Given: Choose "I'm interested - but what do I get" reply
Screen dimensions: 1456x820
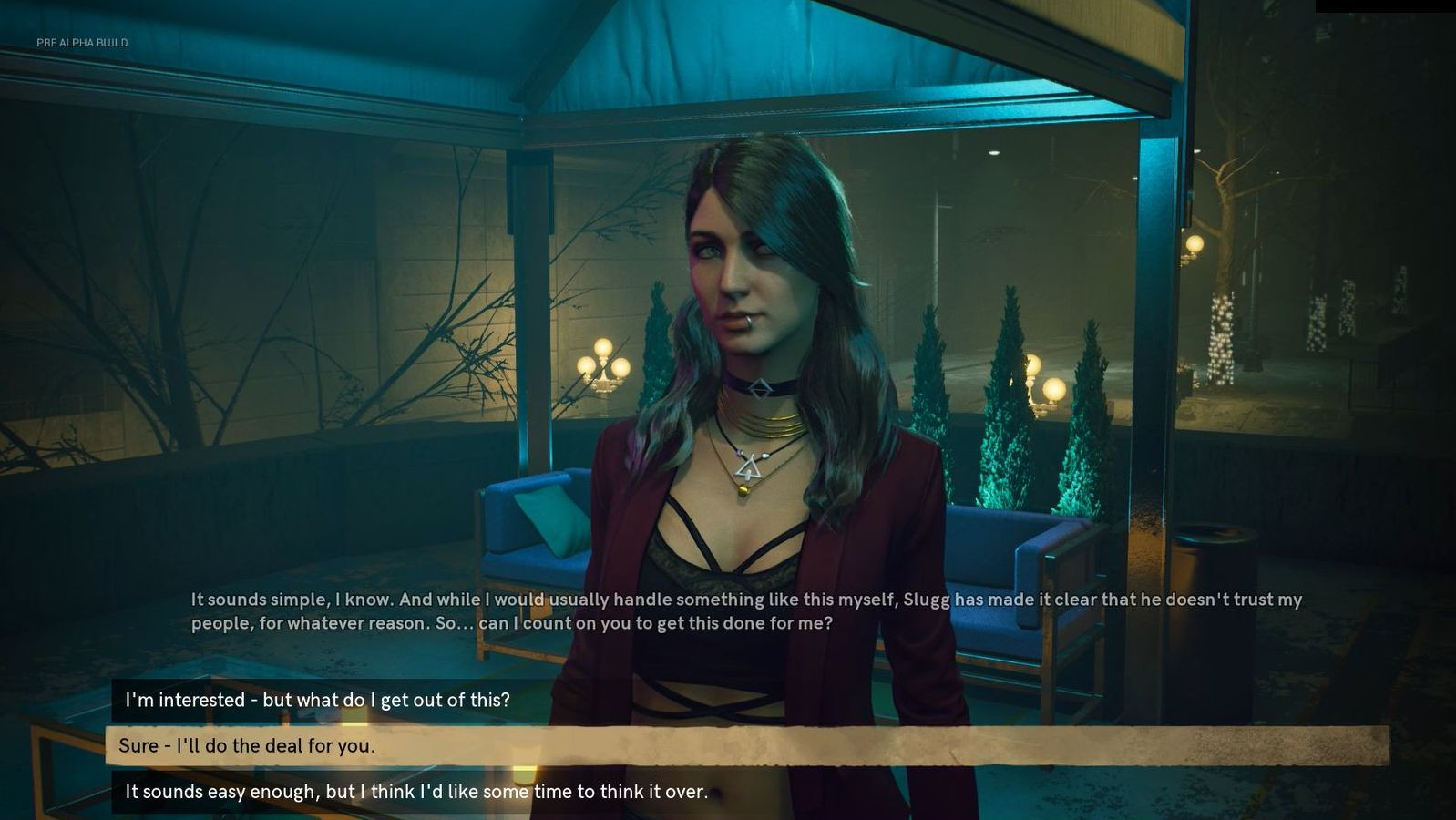Looking at the screenshot, I should (317, 700).
